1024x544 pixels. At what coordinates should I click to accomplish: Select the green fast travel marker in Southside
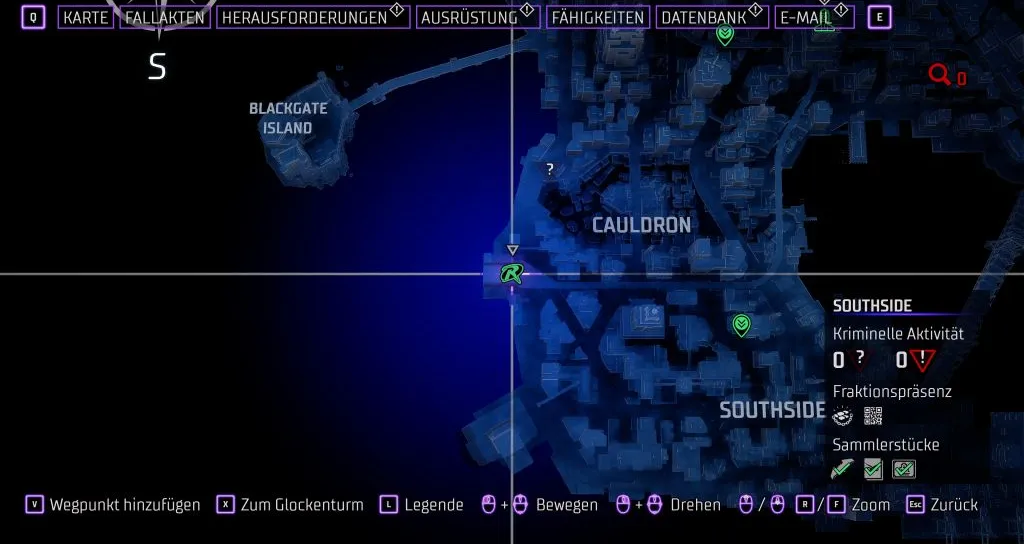pos(741,324)
